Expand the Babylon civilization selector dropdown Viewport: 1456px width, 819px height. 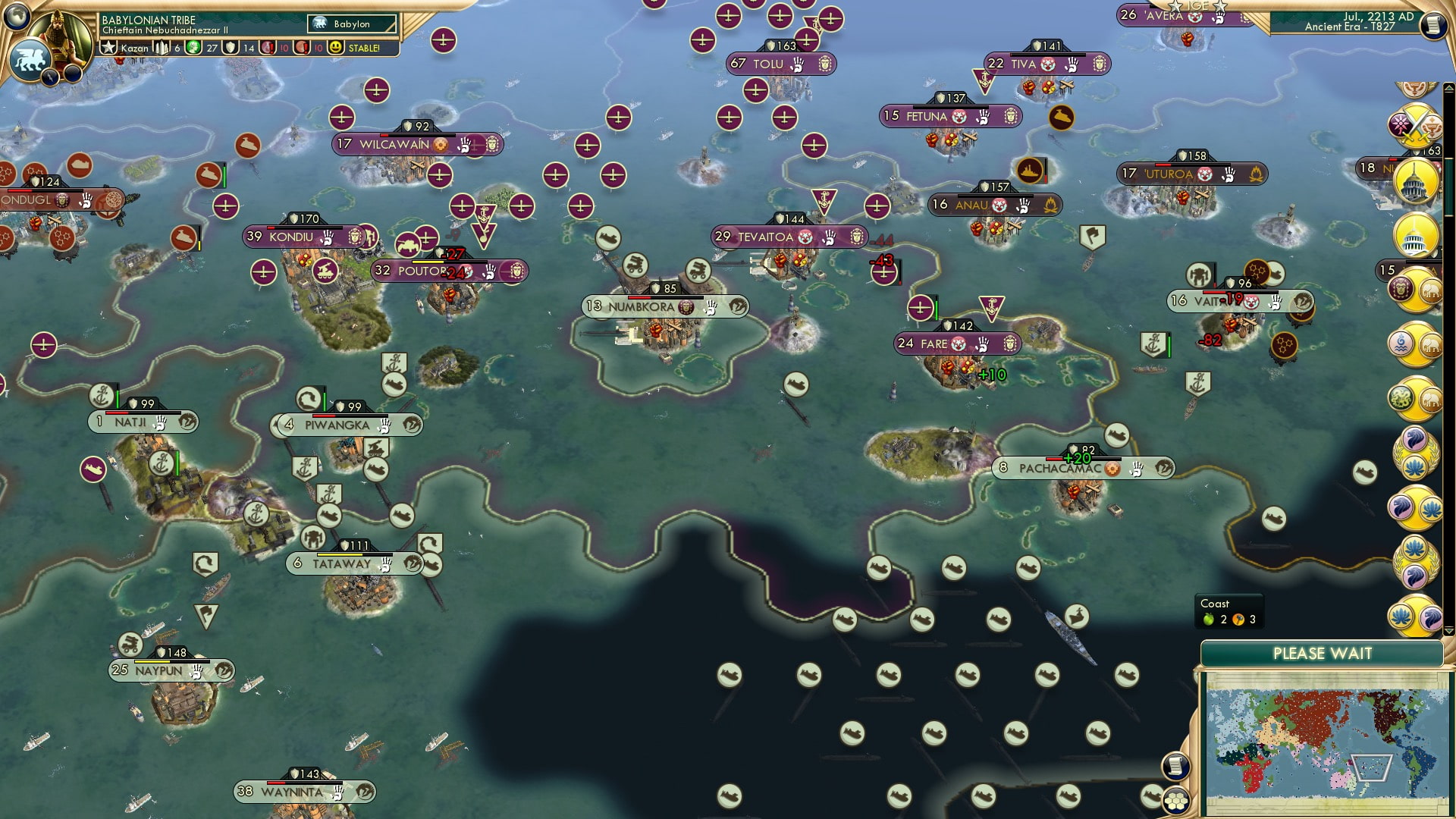coord(353,24)
